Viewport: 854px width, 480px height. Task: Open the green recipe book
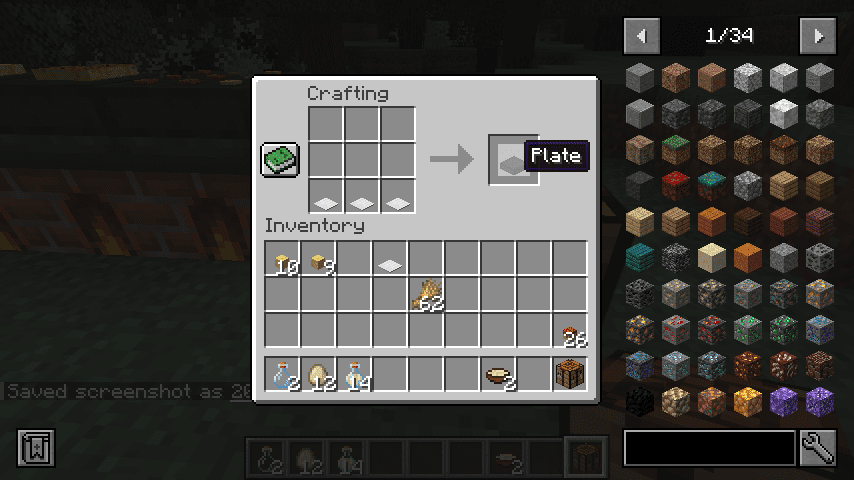281,160
